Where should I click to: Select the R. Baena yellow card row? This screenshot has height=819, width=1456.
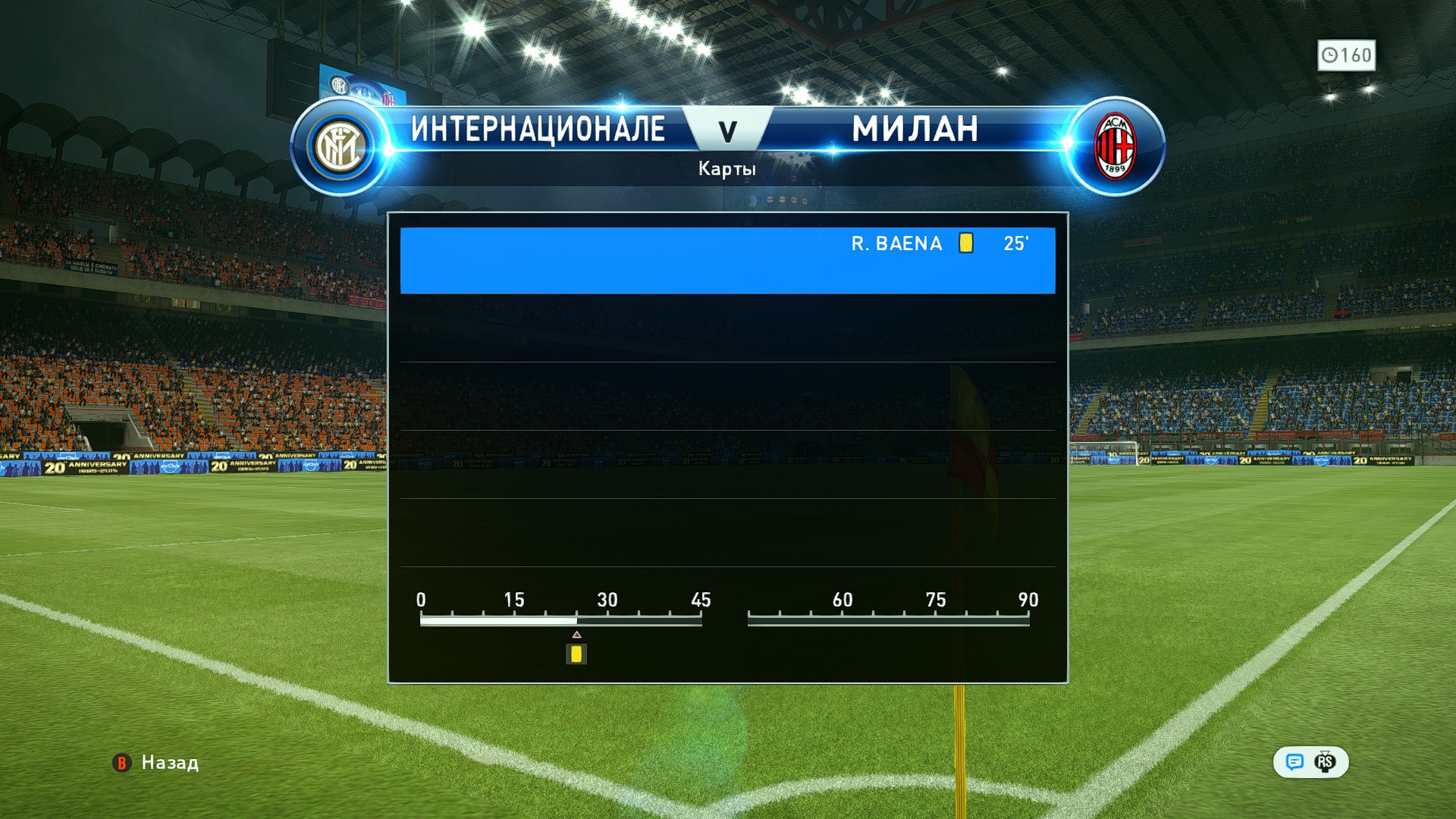[x=727, y=259]
